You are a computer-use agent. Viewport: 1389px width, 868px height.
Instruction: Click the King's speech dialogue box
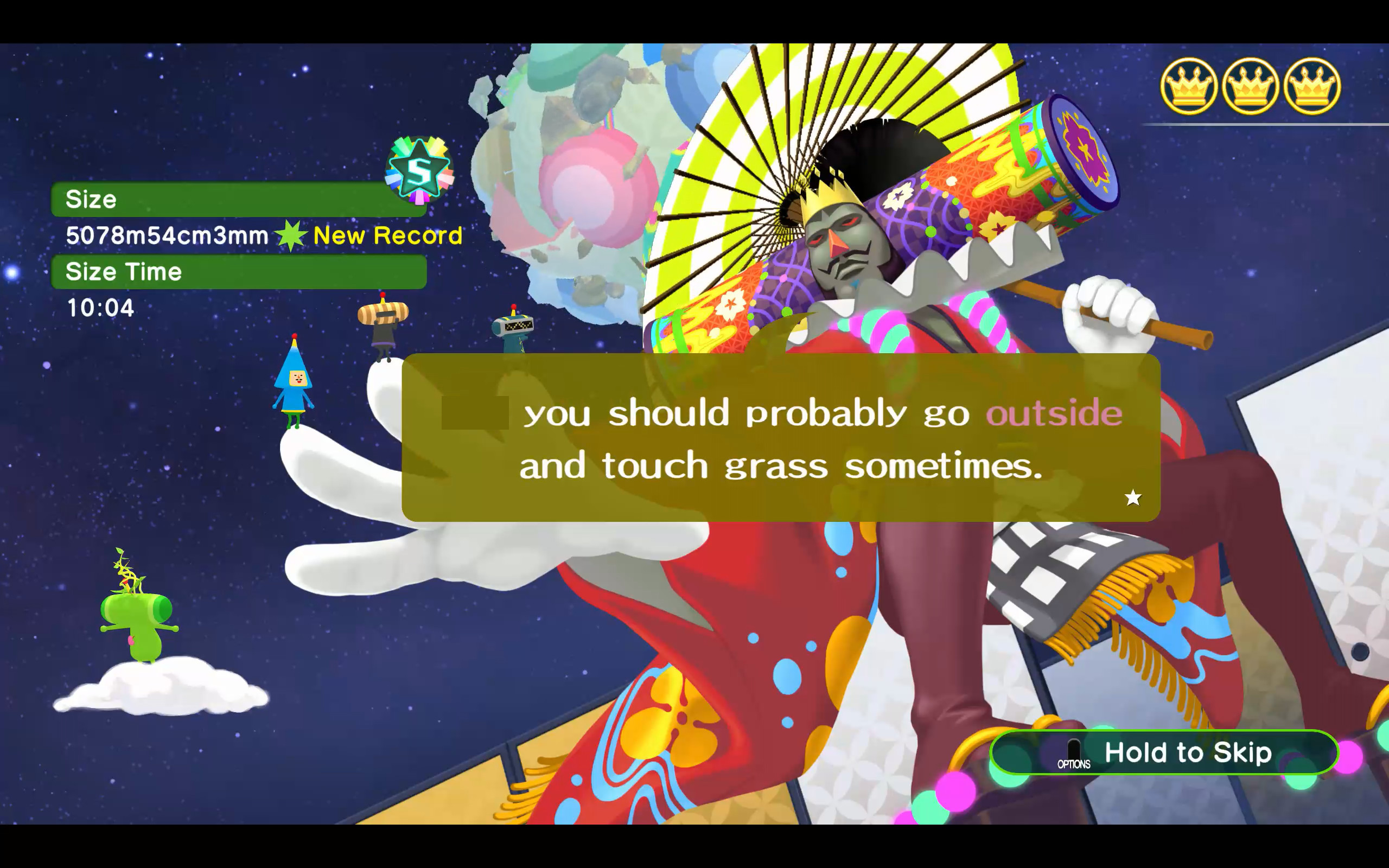click(x=781, y=437)
